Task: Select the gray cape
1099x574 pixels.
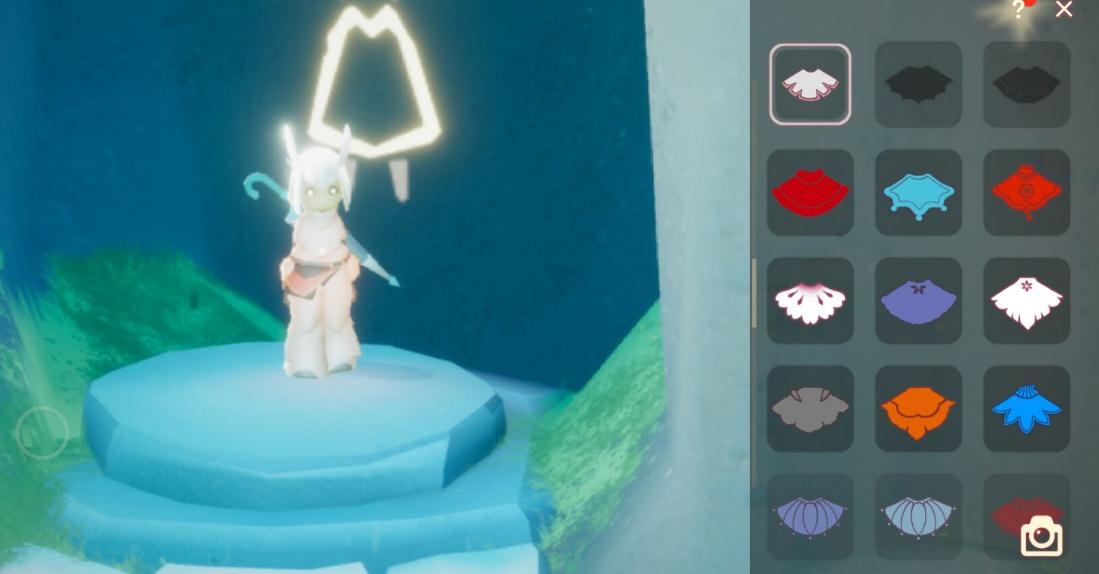Action: (810, 408)
